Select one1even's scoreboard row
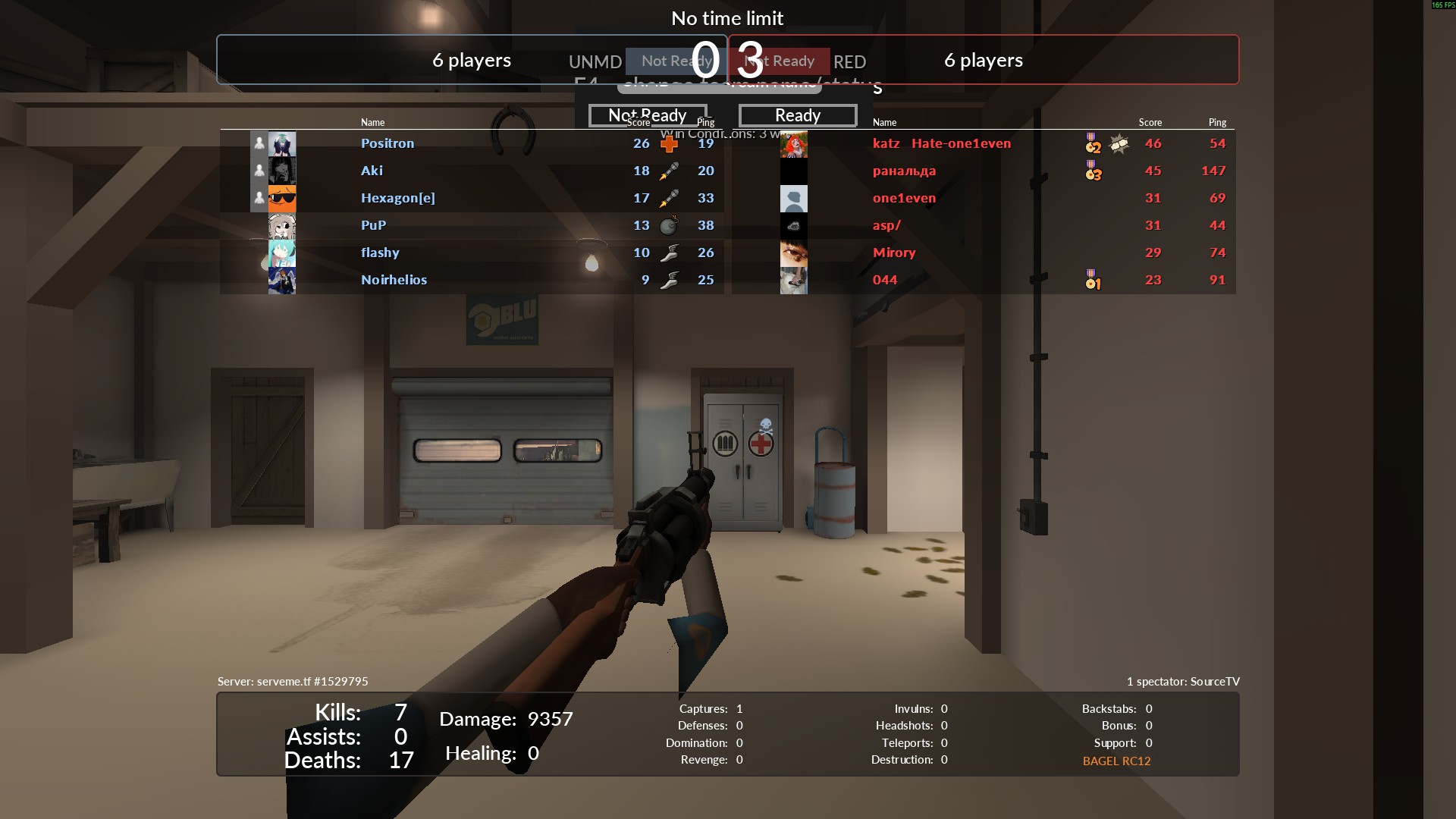Viewport: 1456px width, 819px height. (904, 198)
